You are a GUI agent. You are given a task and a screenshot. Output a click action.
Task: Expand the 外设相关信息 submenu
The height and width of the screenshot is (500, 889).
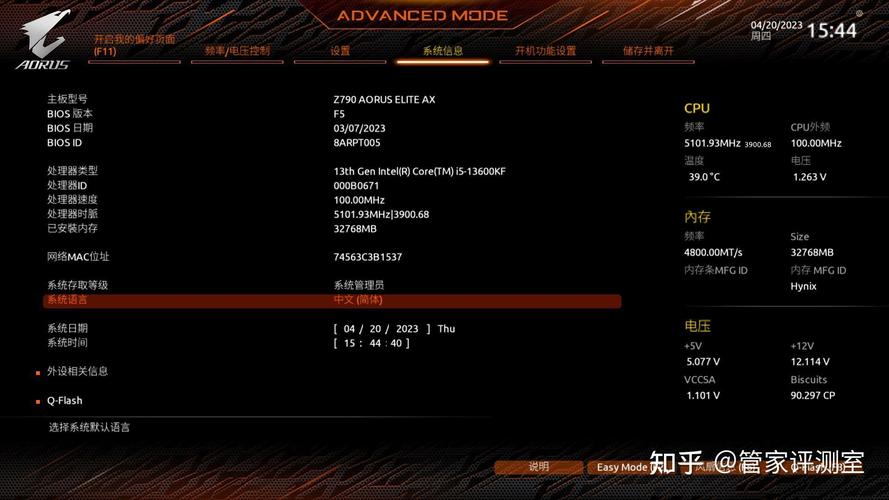pos(77,371)
